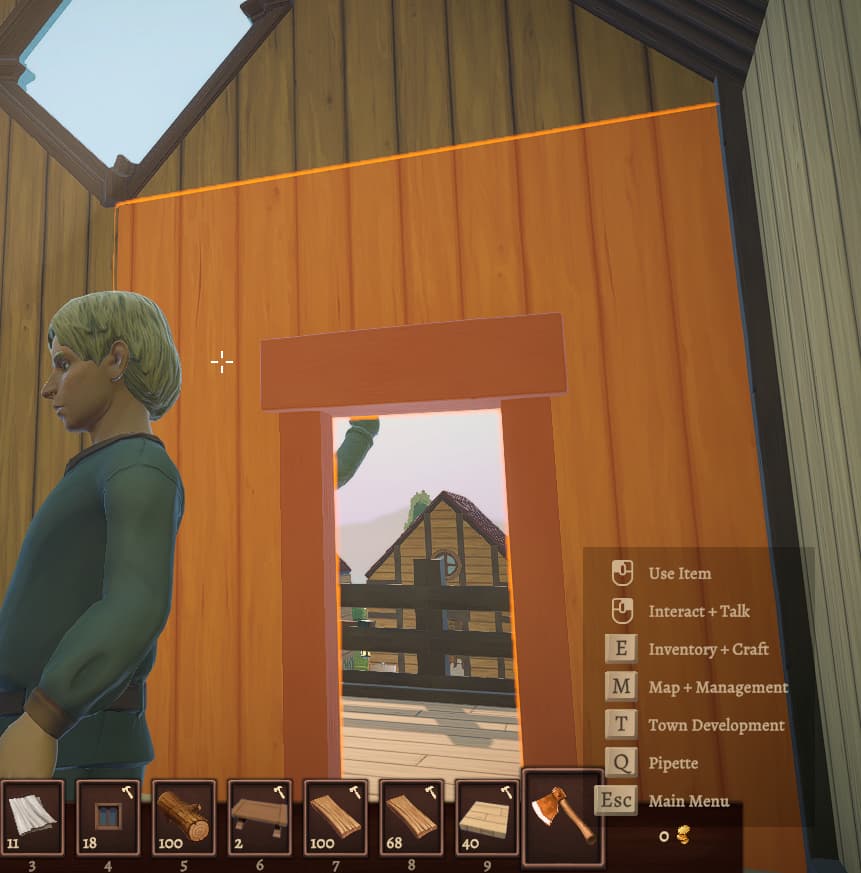Choose the wooden table hotbar slot

point(260,817)
